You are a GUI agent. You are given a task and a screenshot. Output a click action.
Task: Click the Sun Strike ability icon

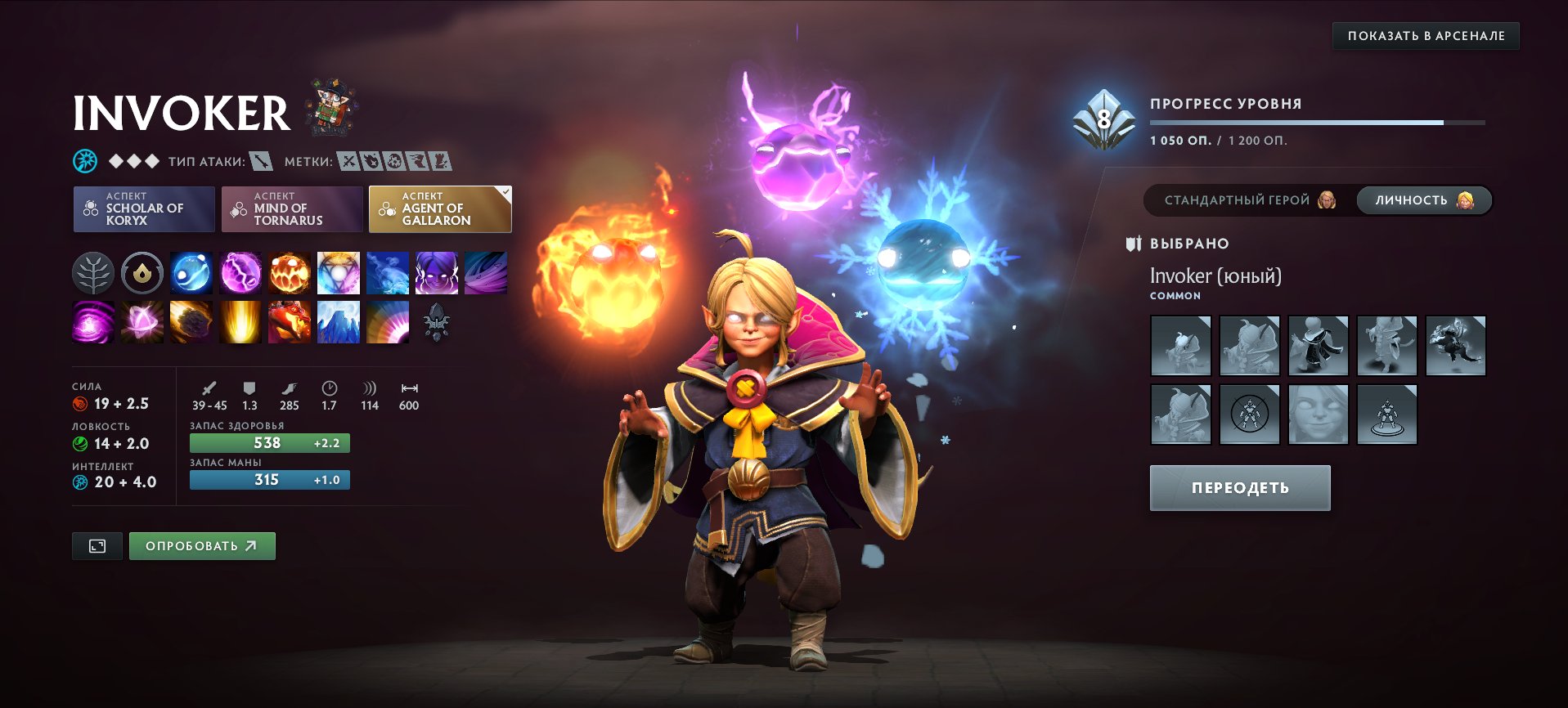point(240,322)
